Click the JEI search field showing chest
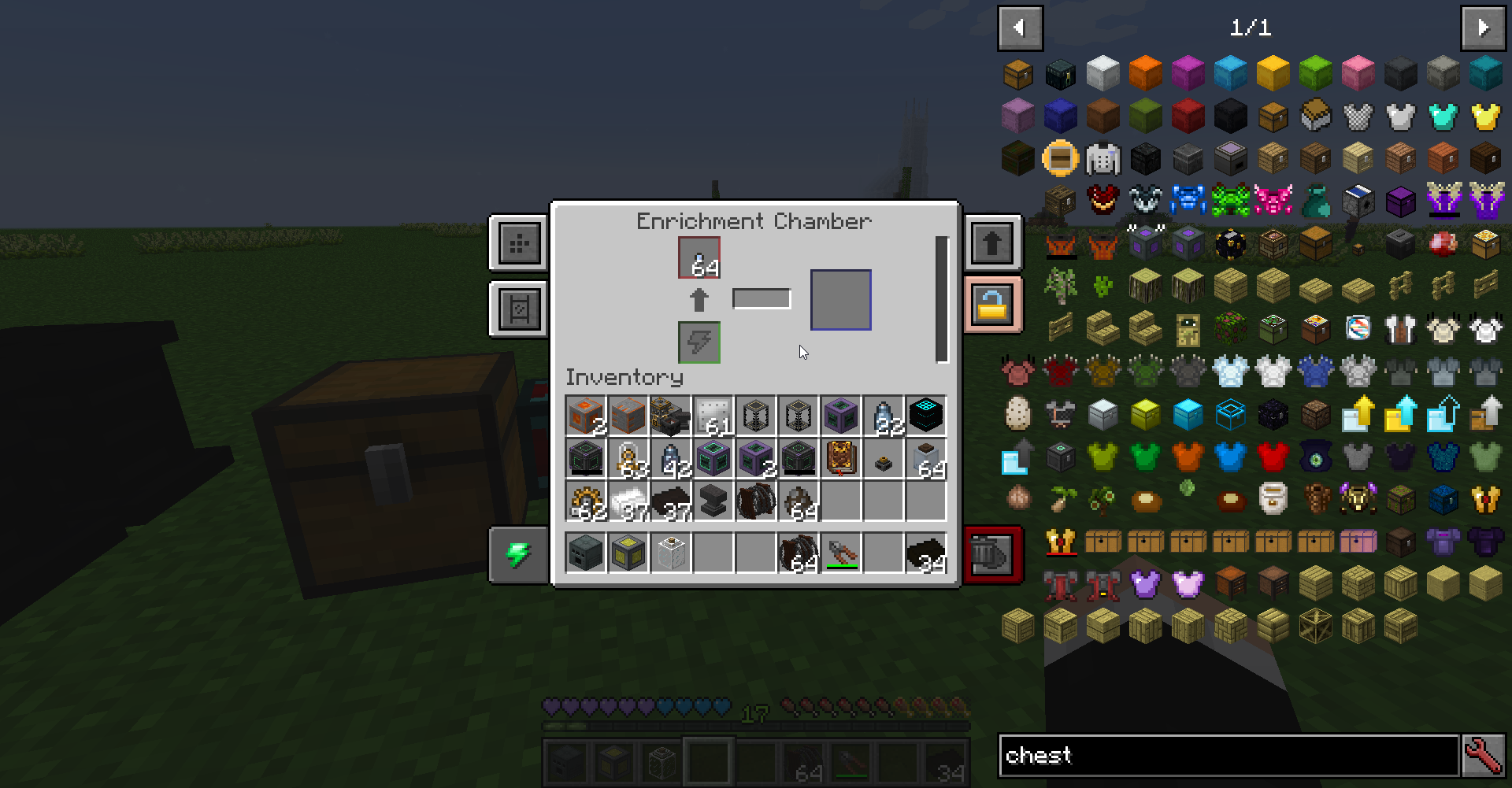This screenshot has height=788, width=1512. [x=1228, y=756]
